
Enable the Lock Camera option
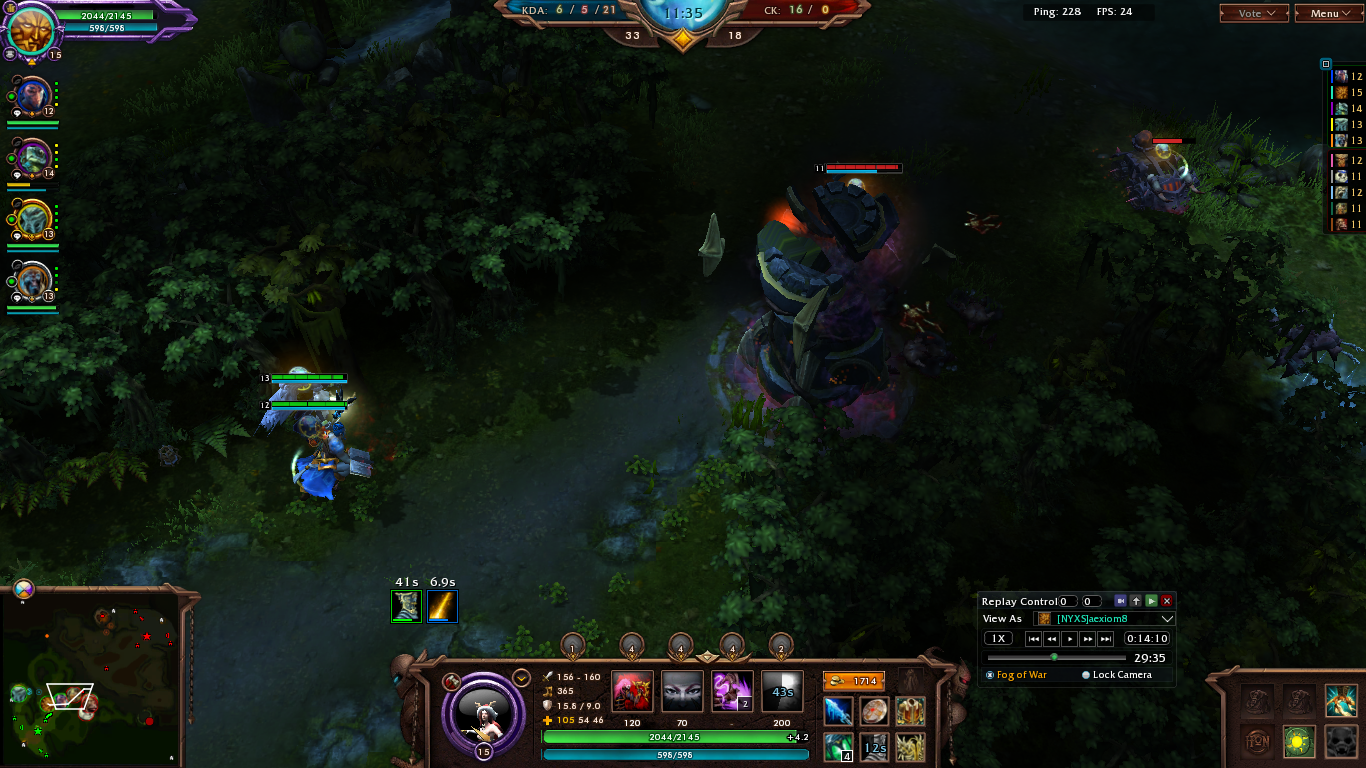tap(1086, 675)
